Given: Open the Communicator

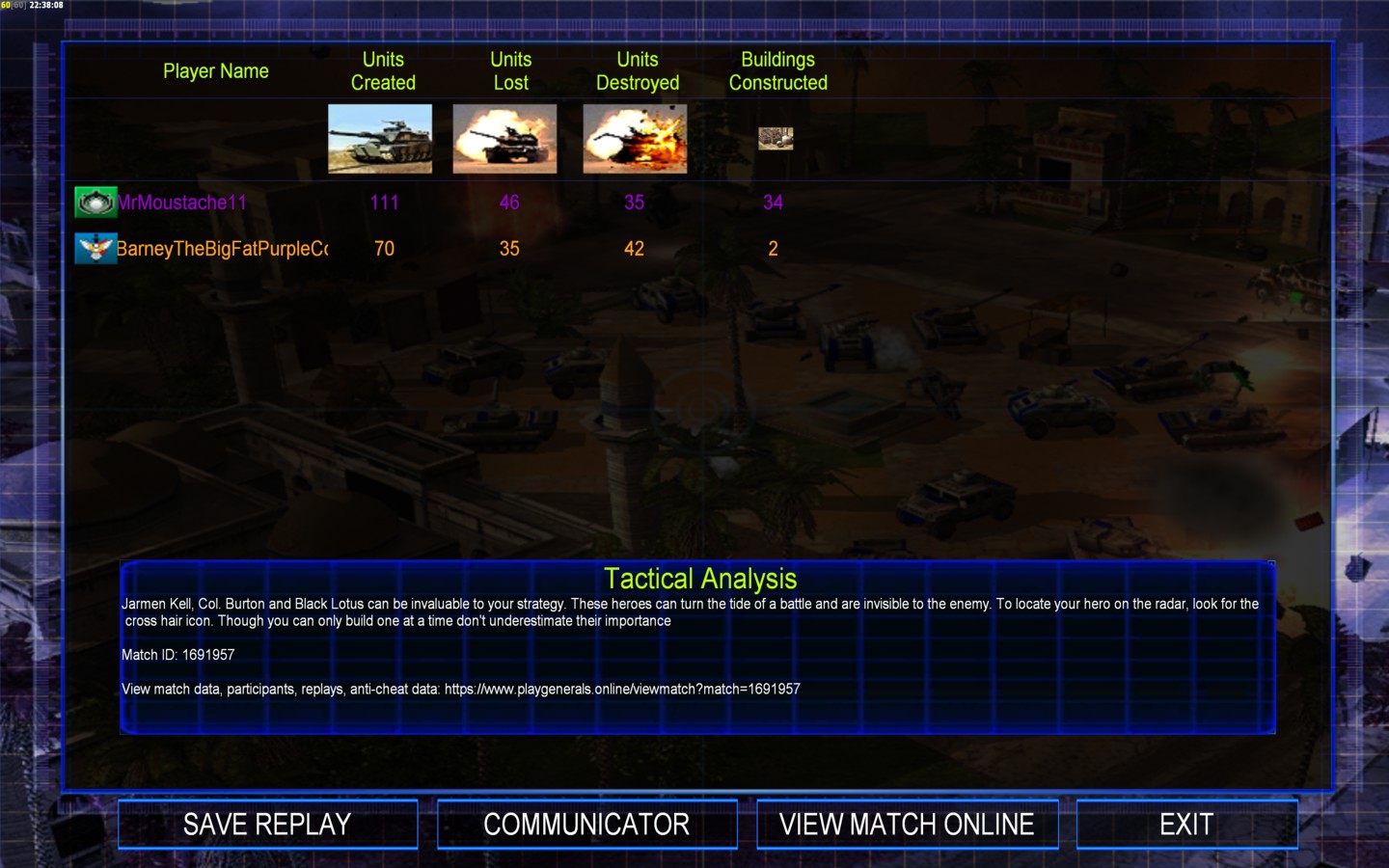Looking at the screenshot, I should [586, 825].
